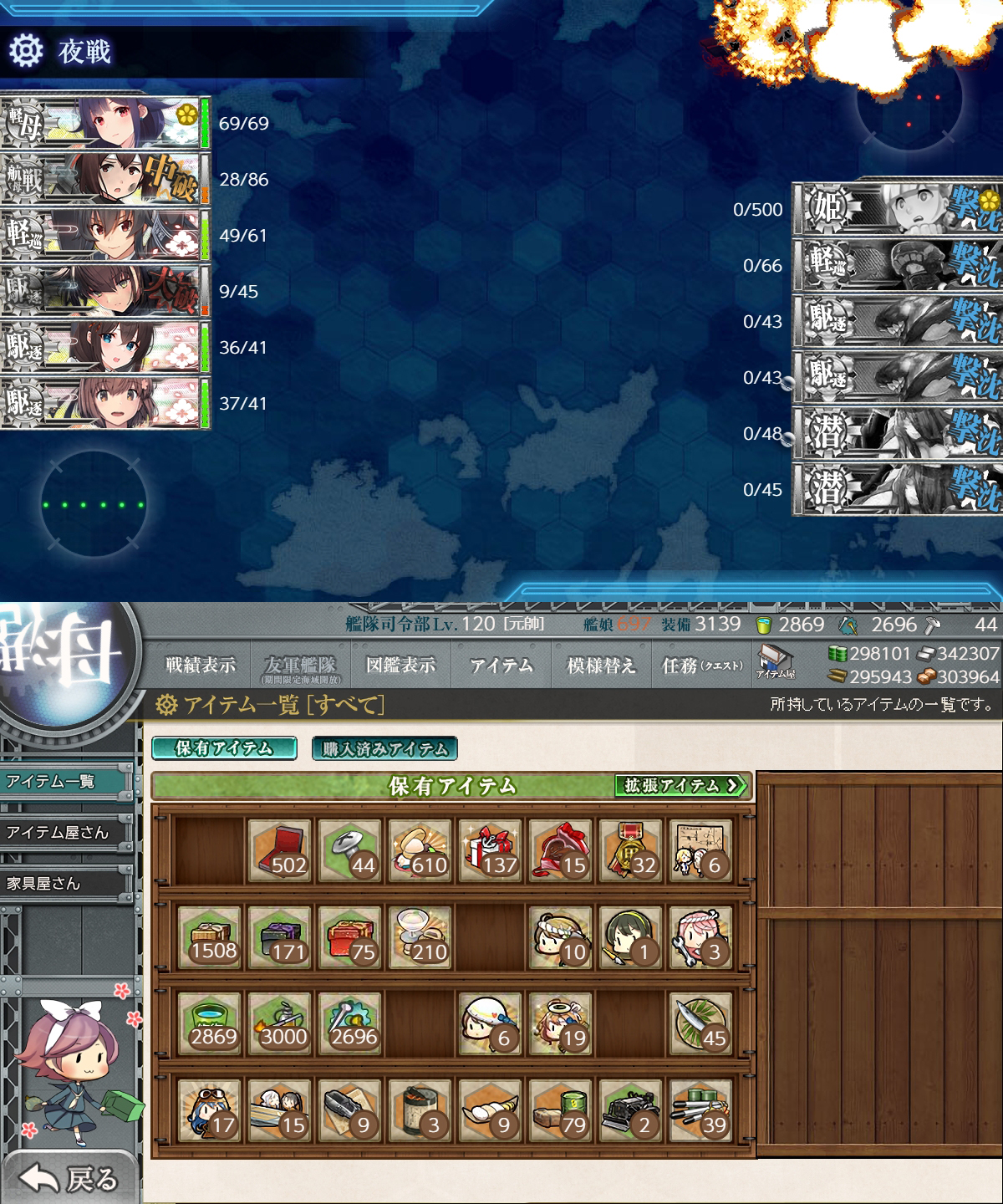Click the アイテム屋 shop icon
Viewport: 1003px width, 1204px height.
tap(775, 661)
